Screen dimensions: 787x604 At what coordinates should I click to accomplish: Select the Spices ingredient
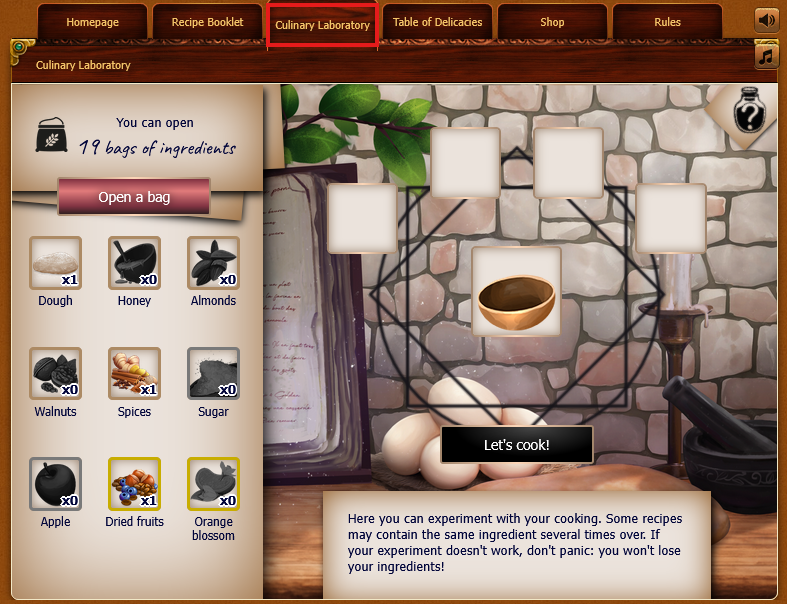coord(134,374)
